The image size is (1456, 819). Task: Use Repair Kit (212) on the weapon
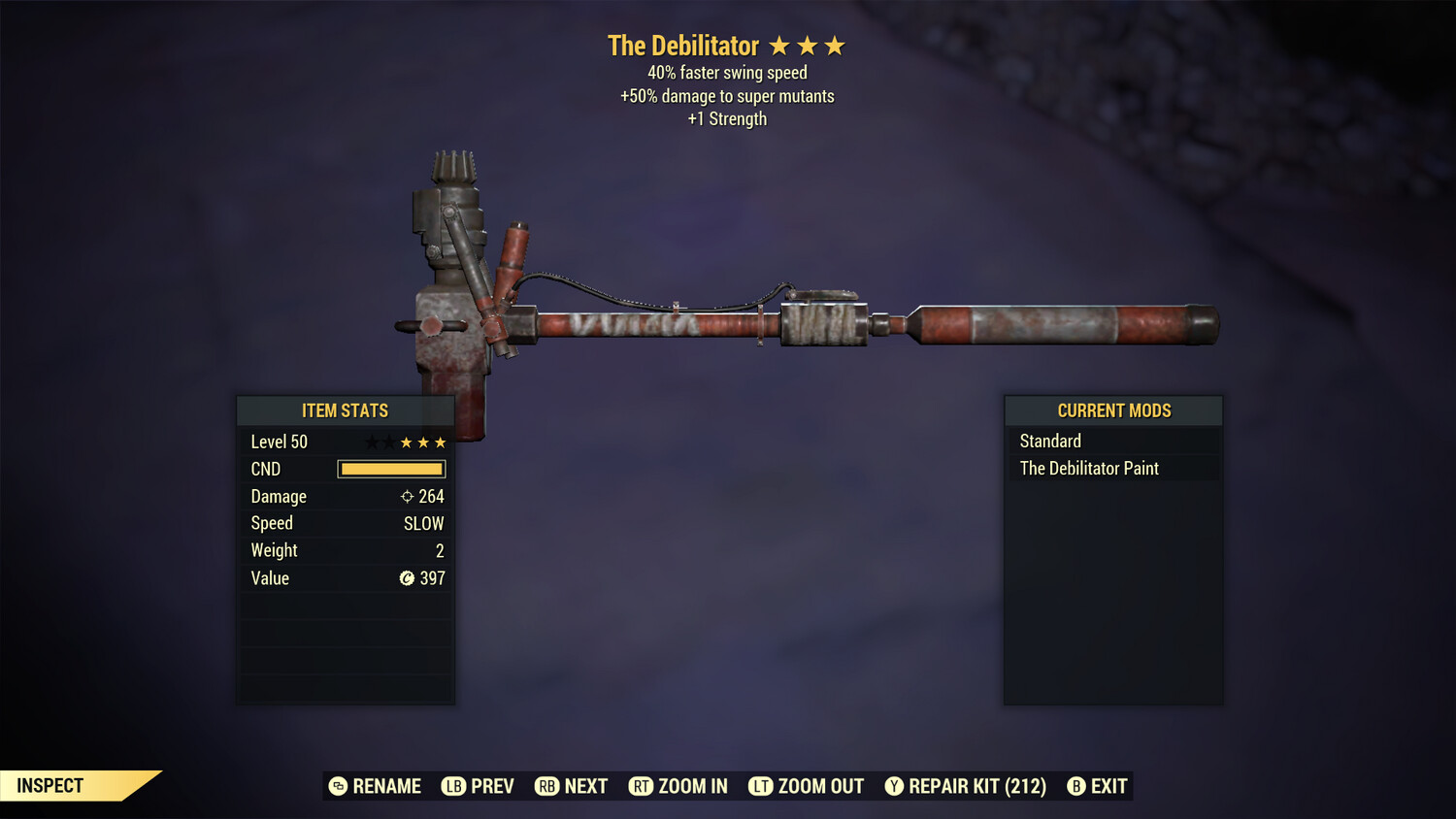(x=966, y=786)
